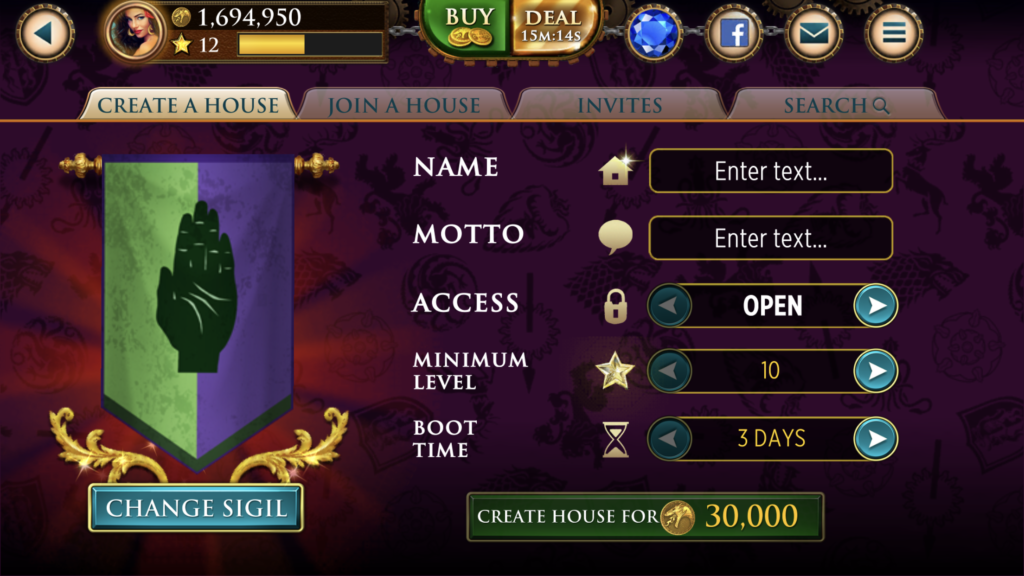Image resolution: width=1024 pixels, height=576 pixels.
Task: Switch to the Join a House tab
Action: pyautogui.click(x=404, y=105)
